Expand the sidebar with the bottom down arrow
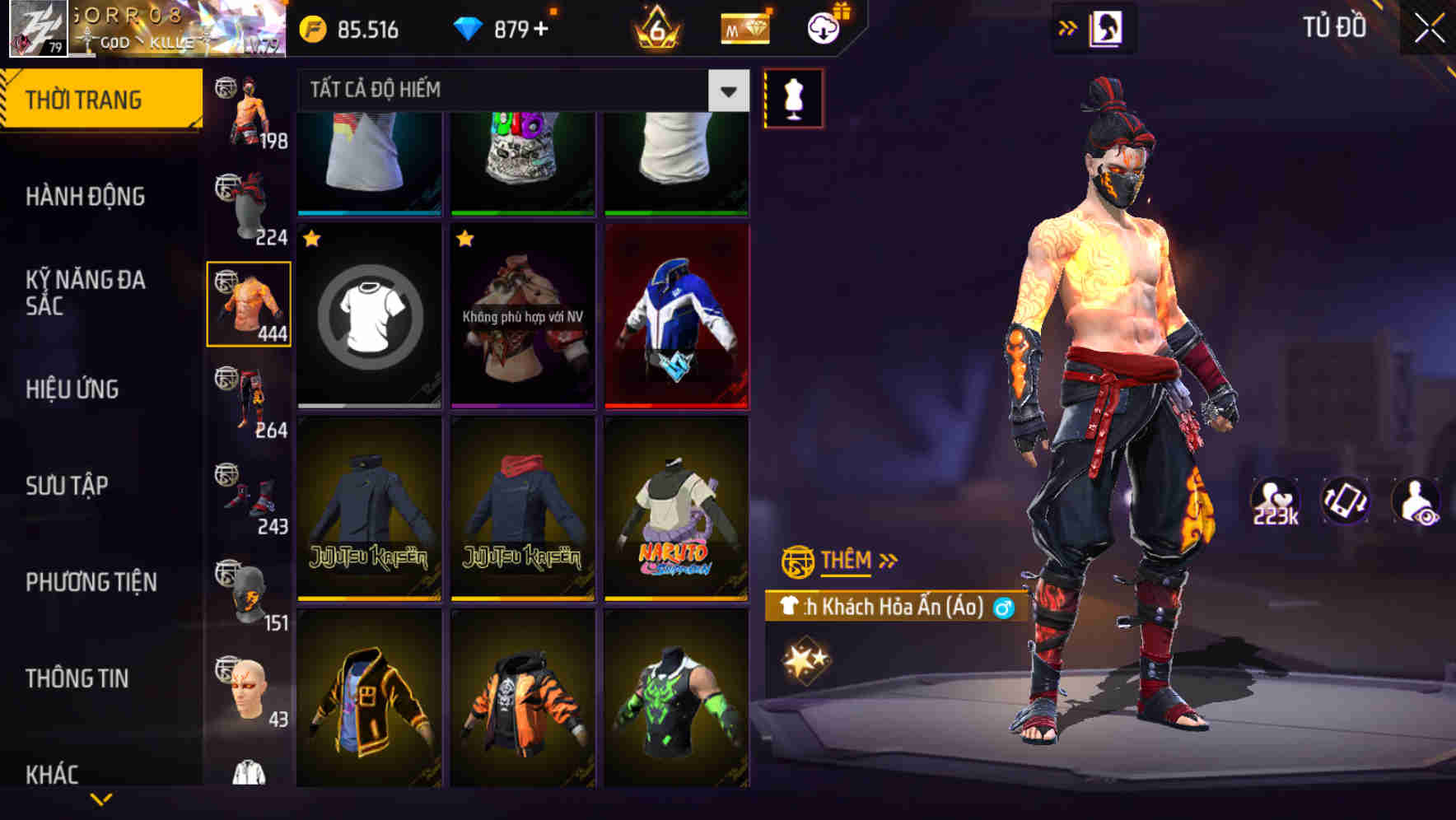The width and height of the screenshot is (1456, 820). 101,800
